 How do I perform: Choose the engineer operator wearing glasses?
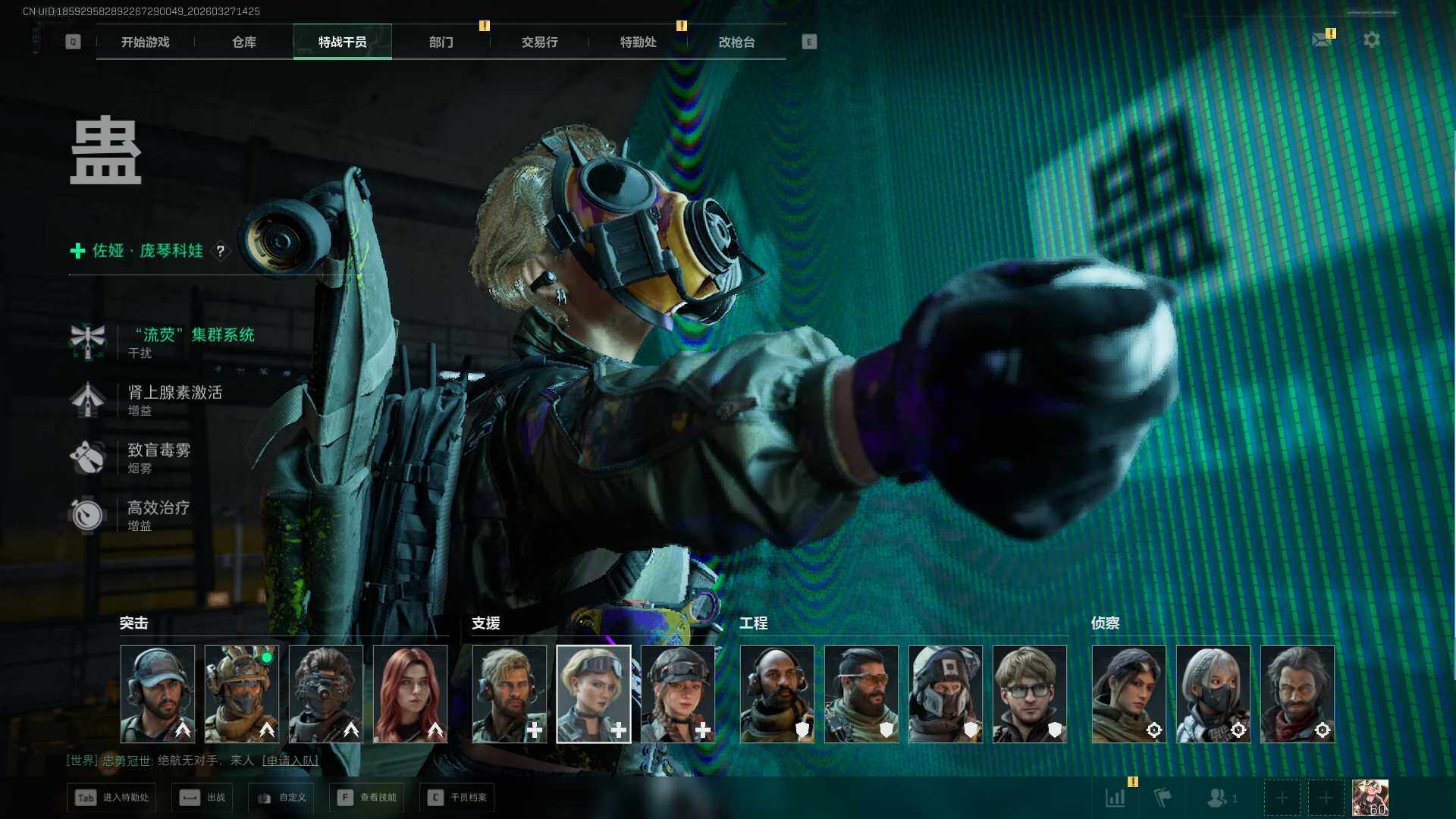pyautogui.click(x=1029, y=694)
